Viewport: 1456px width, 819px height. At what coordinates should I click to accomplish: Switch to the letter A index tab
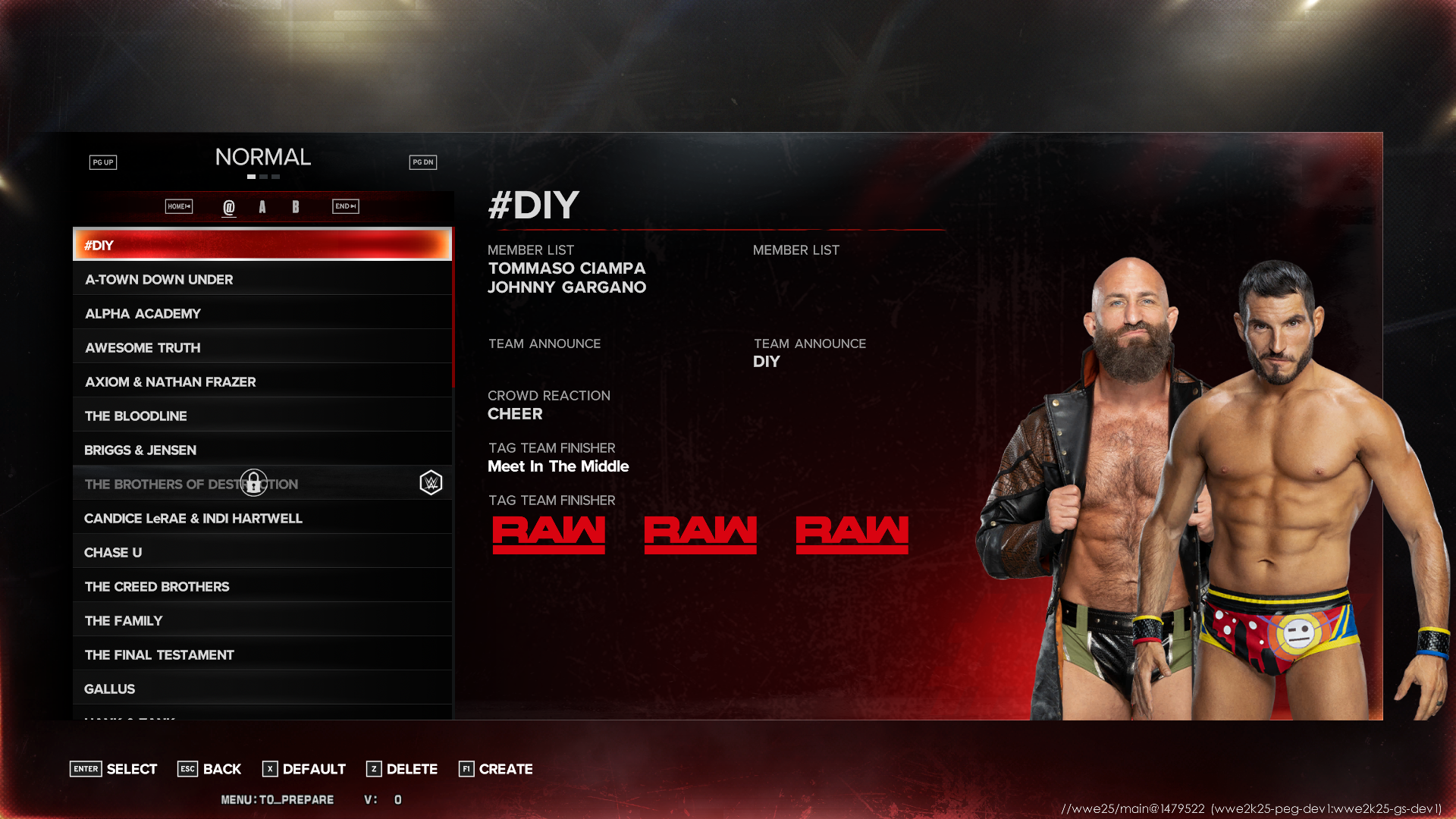tap(262, 206)
